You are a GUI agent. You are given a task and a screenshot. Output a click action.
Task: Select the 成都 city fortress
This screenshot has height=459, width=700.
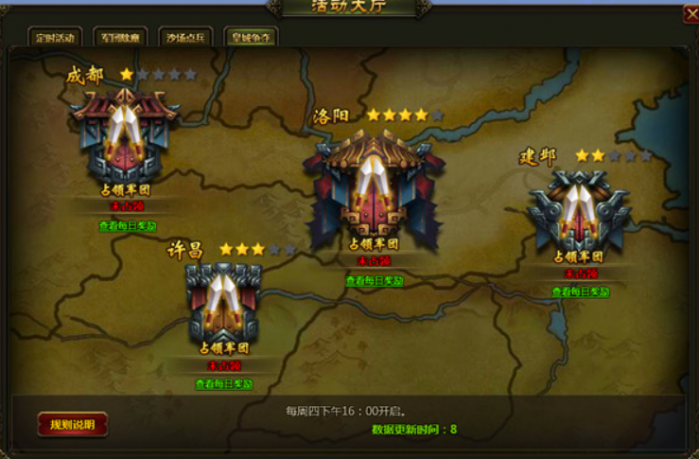(x=126, y=133)
